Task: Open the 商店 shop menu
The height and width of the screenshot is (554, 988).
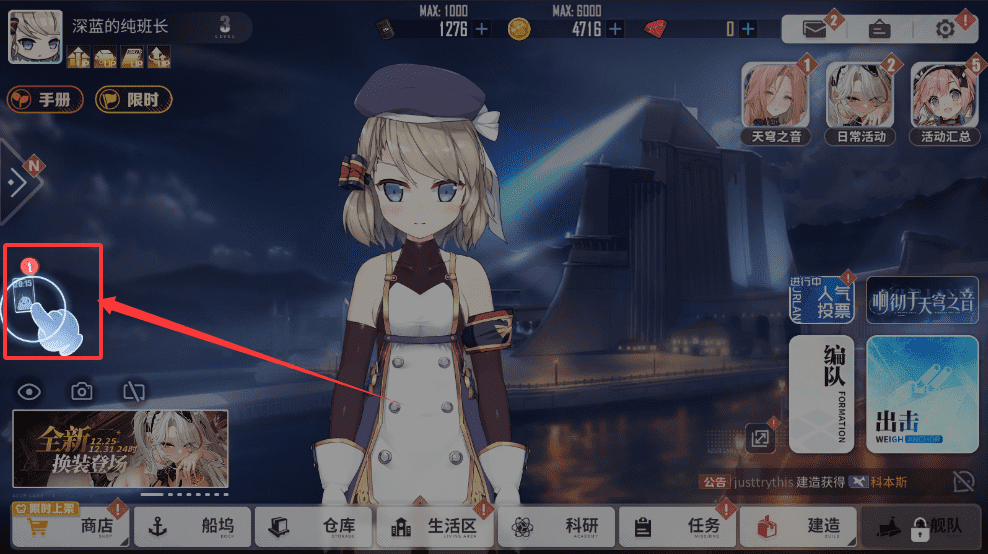Action: [x=75, y=526]
